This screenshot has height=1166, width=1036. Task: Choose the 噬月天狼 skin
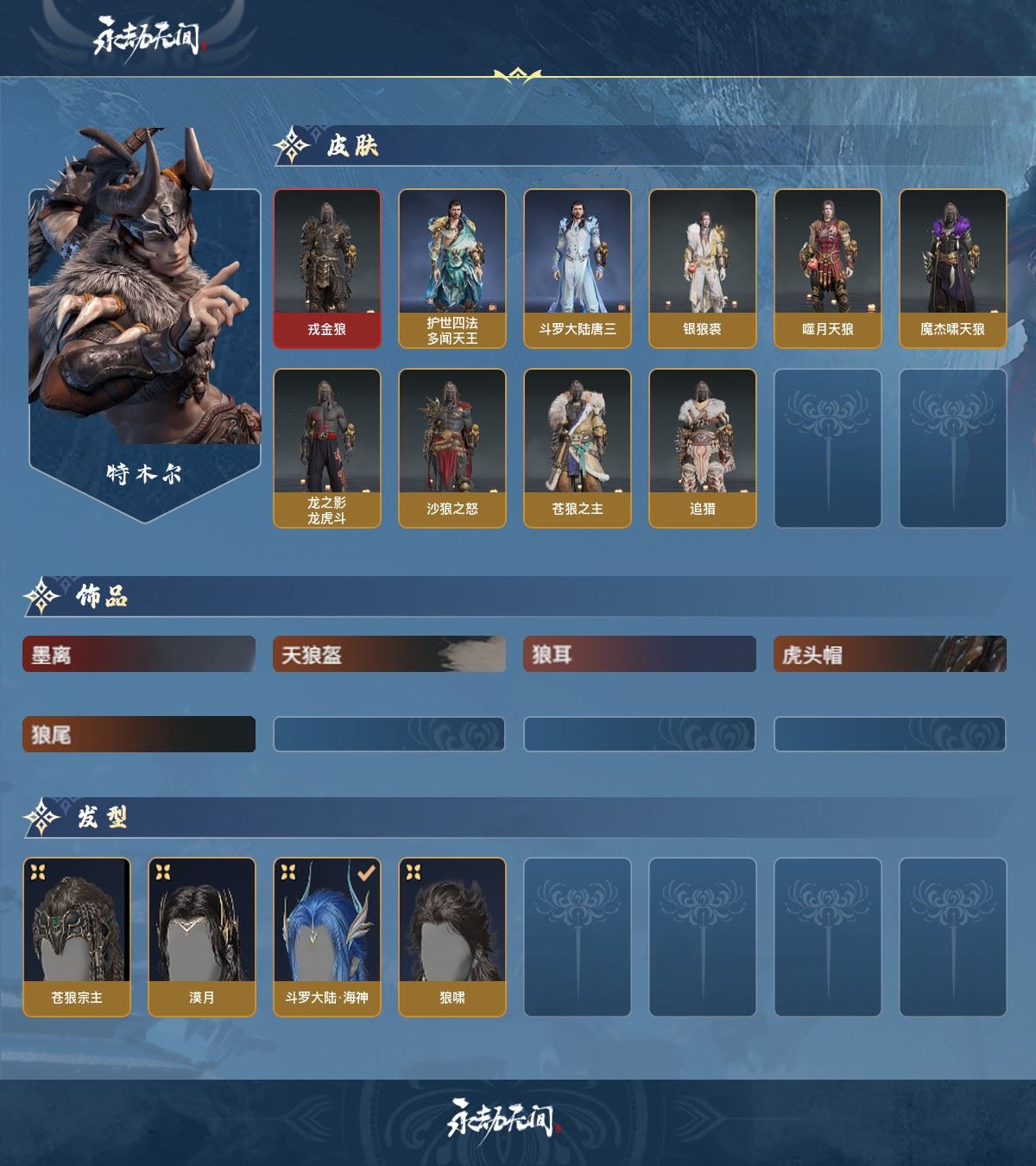(x=828, y=269)
